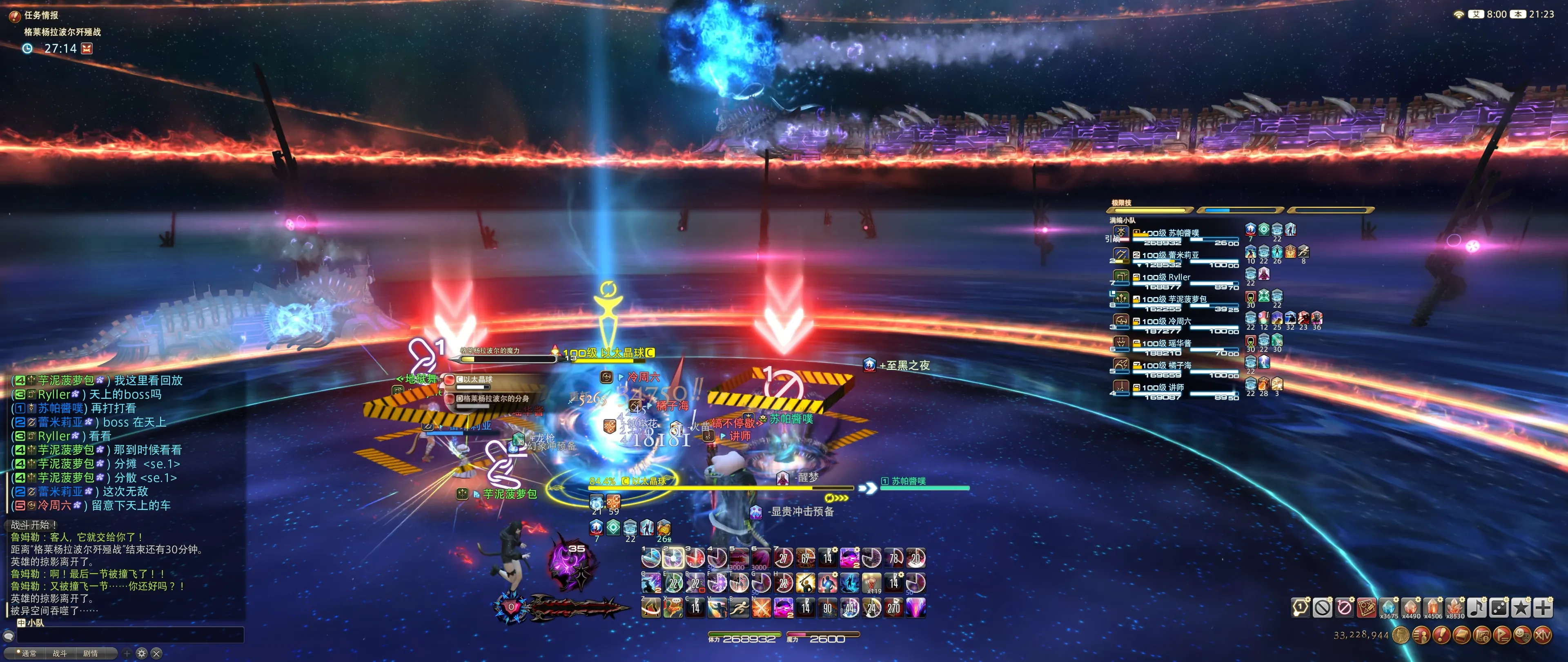Open chat log settings gear
Screen dimensions: 1568x662
tap(142, 653)
